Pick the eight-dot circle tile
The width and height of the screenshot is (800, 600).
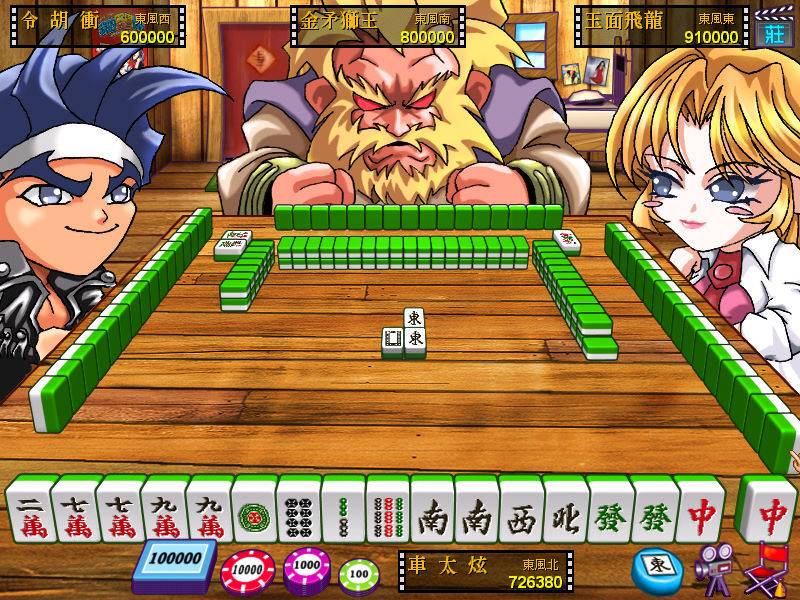click(298, 511)
